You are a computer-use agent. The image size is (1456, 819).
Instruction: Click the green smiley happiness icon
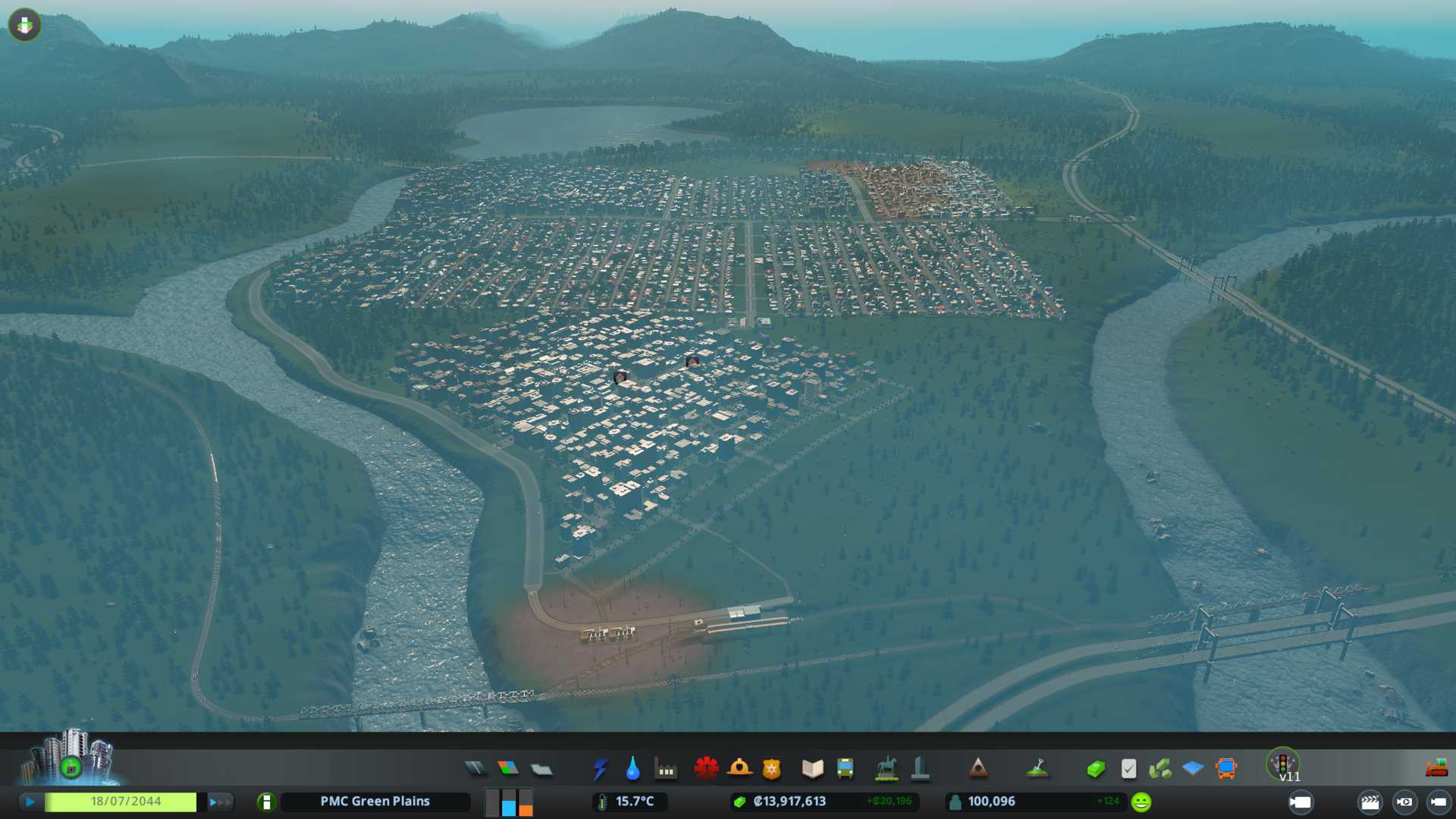1141,802
